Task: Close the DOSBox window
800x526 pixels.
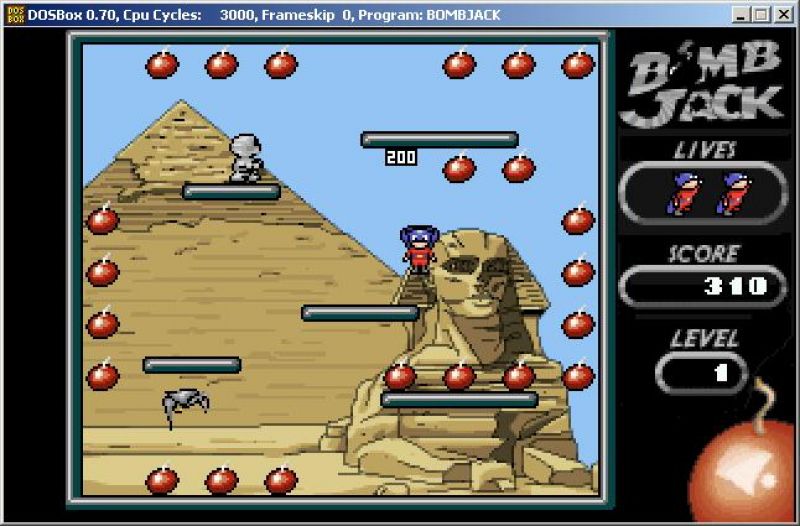Action: tap(784, 14)
